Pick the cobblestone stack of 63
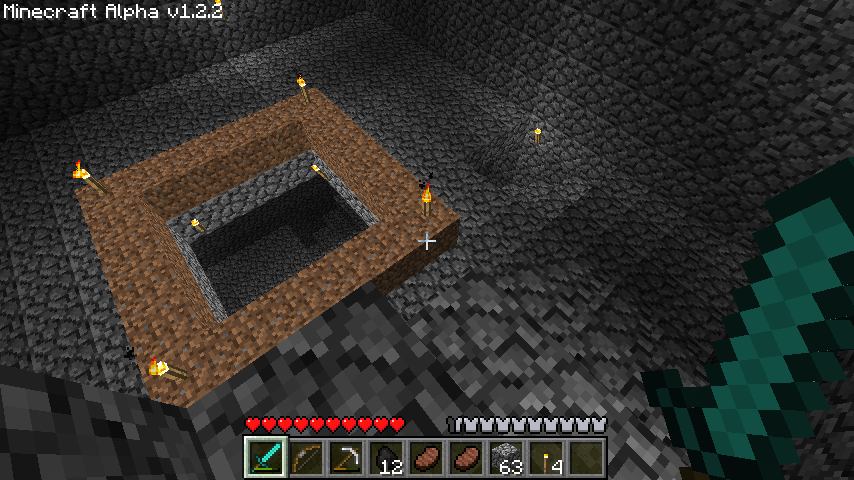The image size is (854, 480). point(506,458)
